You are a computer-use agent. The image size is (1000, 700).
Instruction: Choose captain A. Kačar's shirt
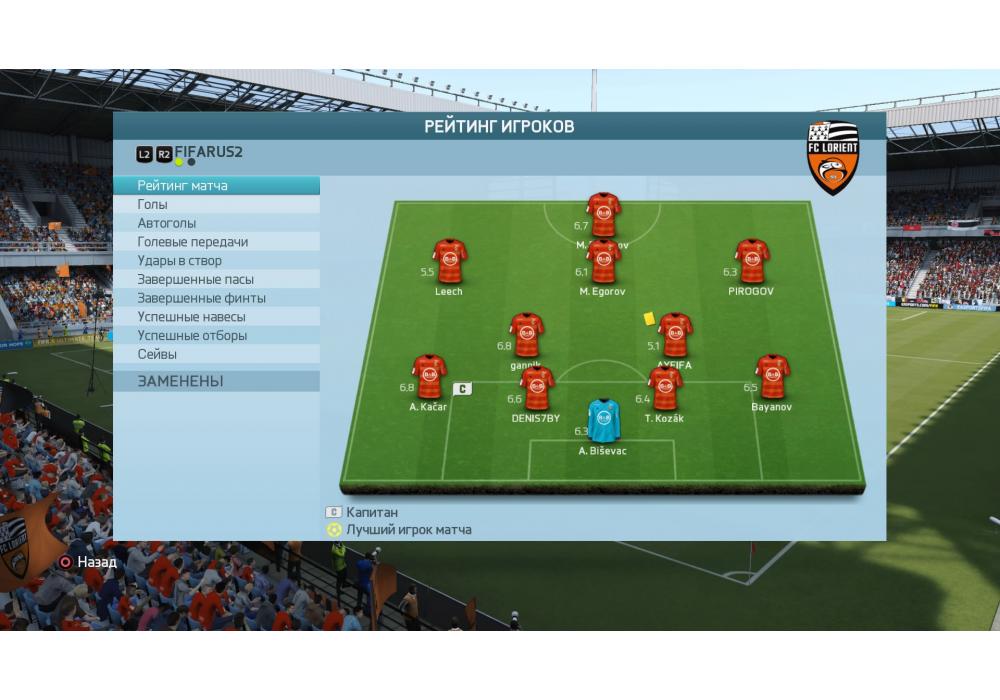point(429,377)
